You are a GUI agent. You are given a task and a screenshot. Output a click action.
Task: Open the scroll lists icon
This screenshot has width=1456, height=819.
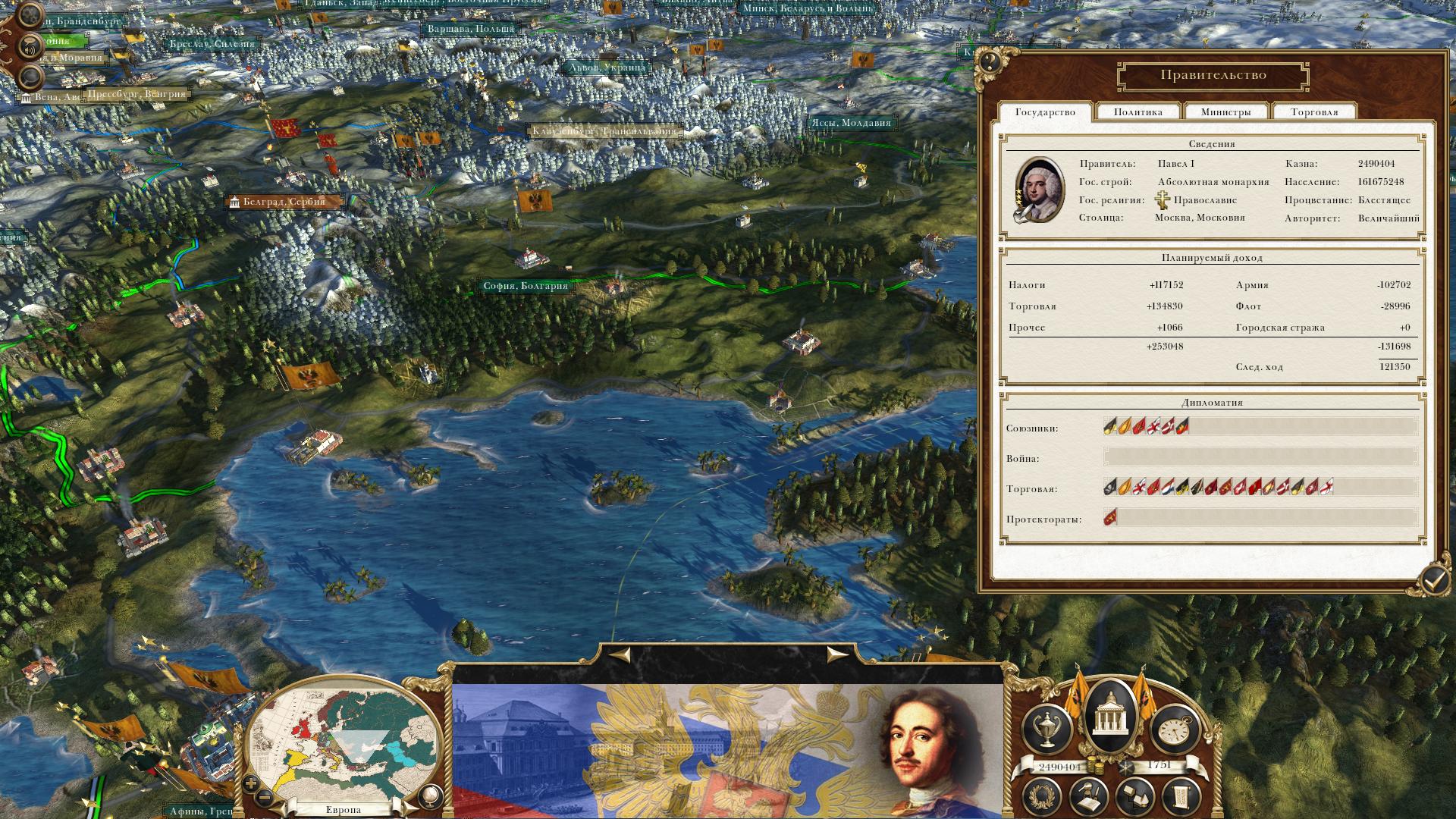pyautogui.click(x=1181, y=796)
